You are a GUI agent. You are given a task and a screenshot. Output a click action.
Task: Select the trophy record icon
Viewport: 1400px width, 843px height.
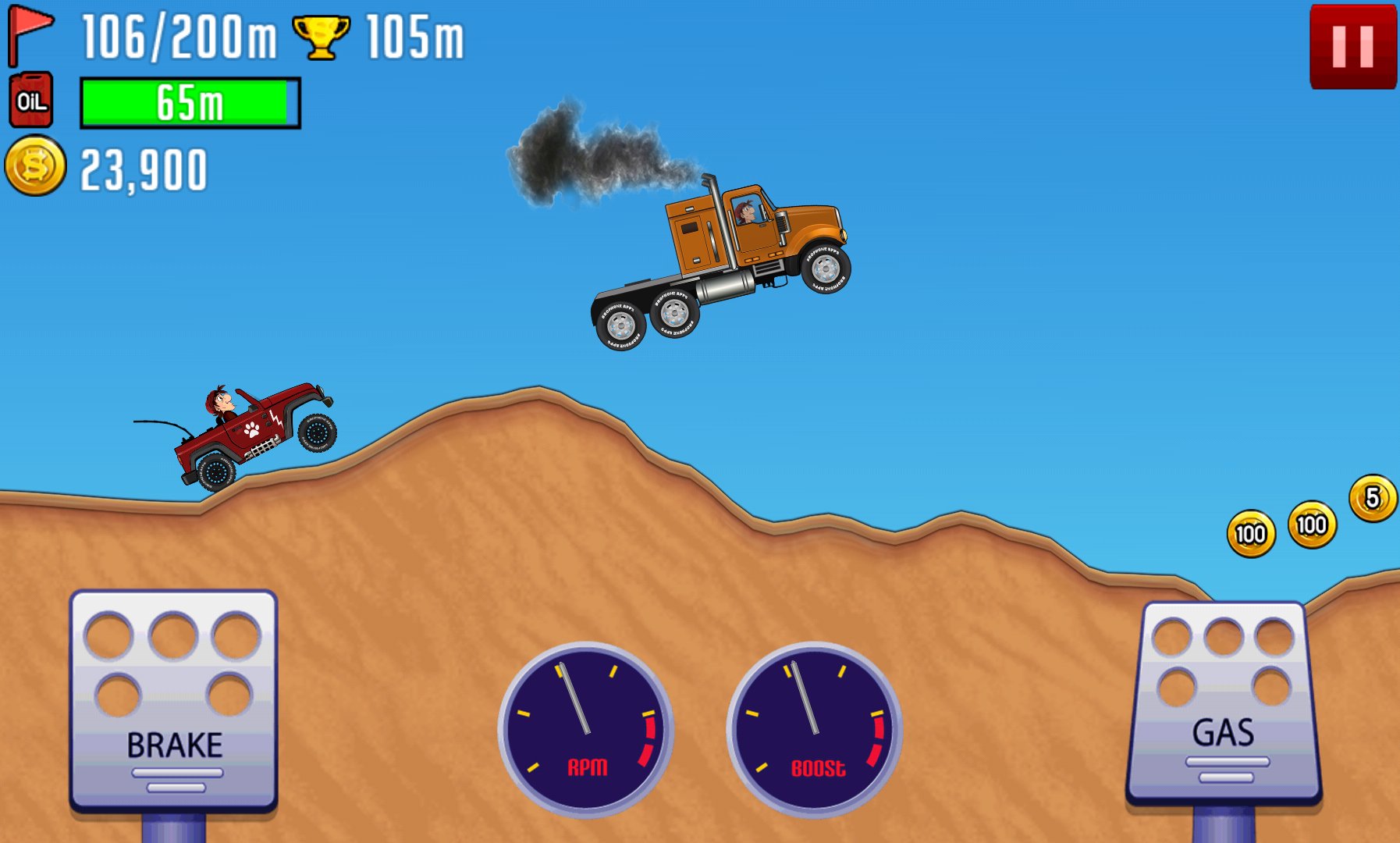[319, 35]
